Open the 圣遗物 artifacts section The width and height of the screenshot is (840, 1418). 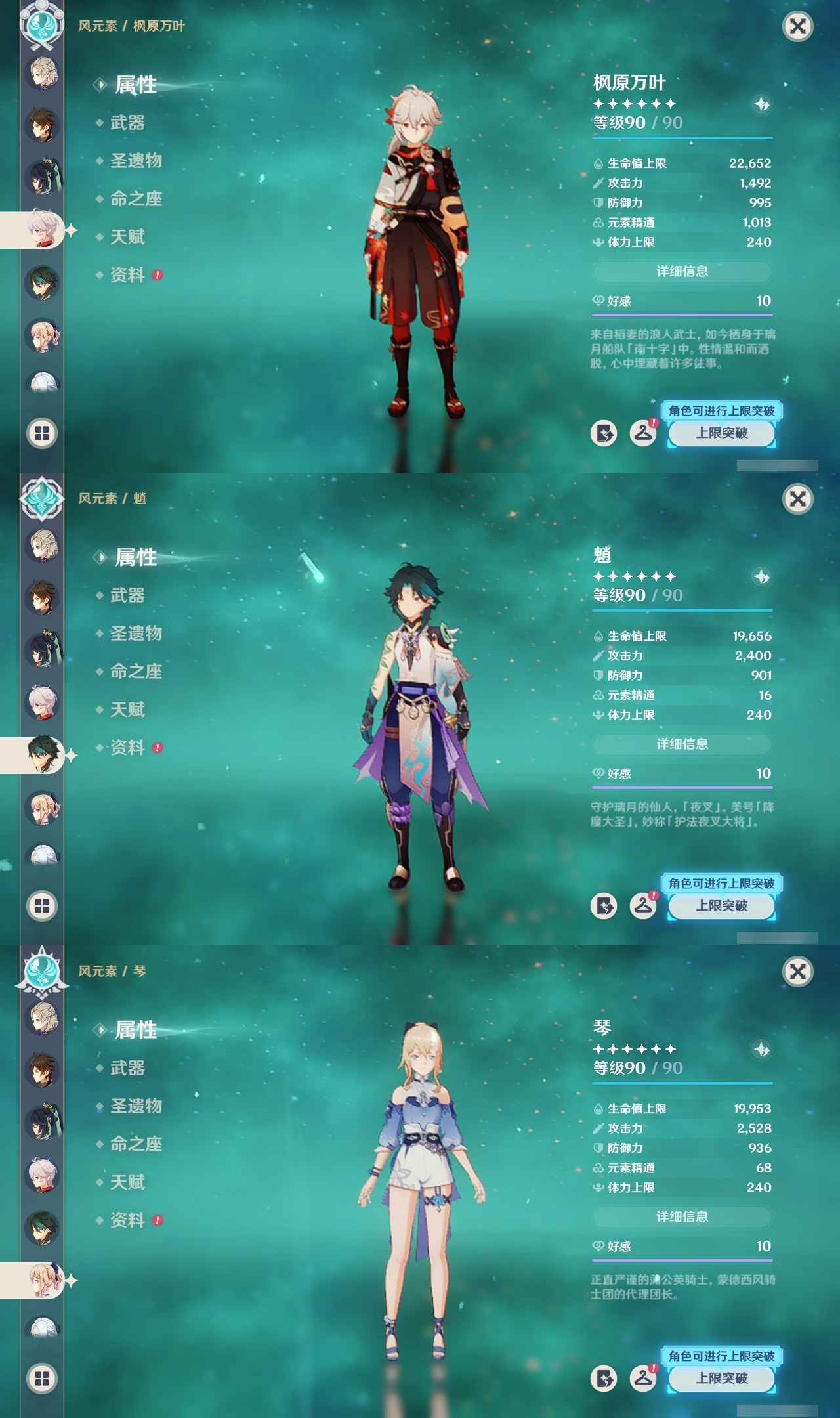135,161
